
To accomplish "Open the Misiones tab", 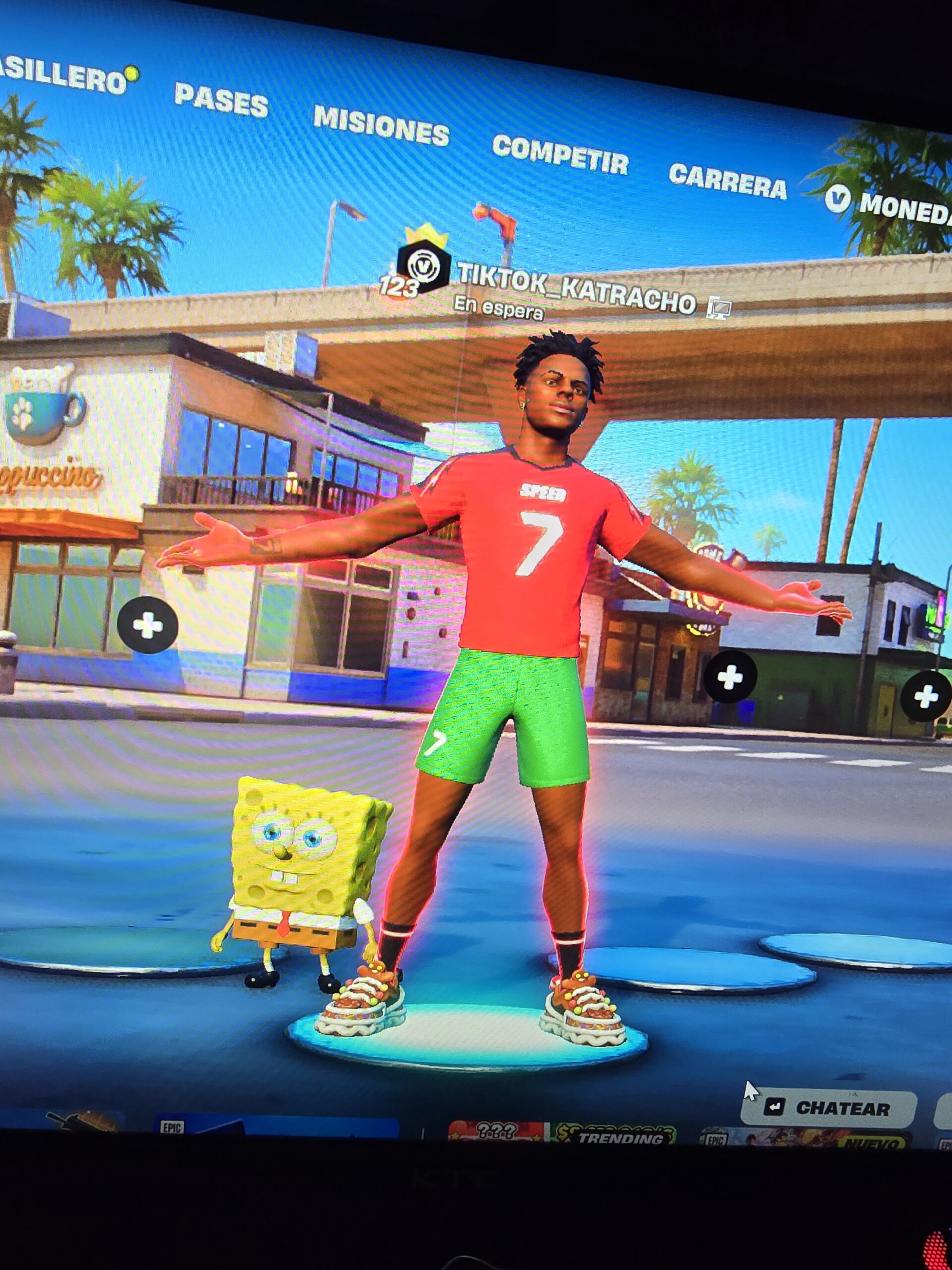I will (x=381, y=126).
